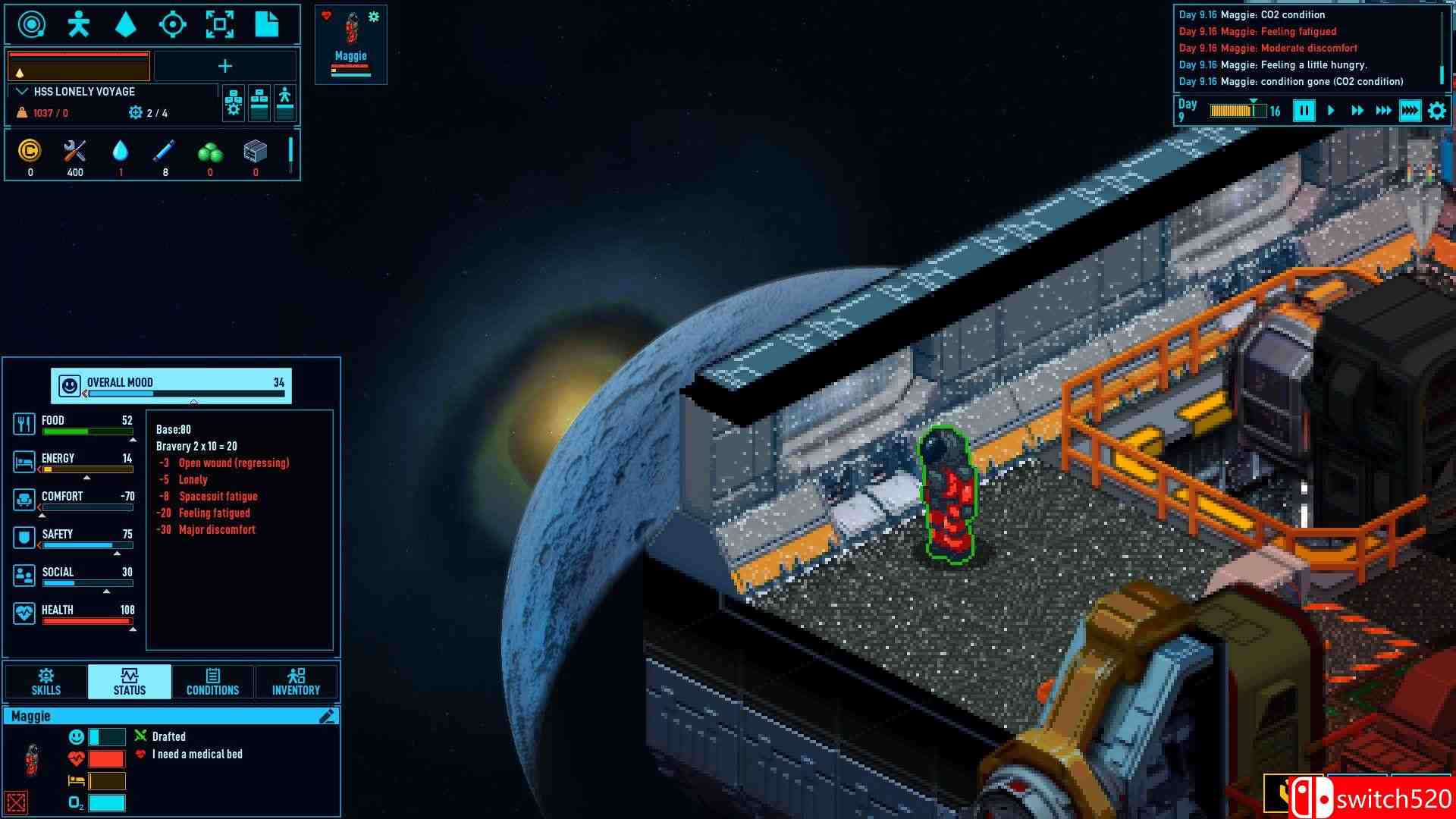The width and height of the screenshot is (1456, 819).
Task: Click the expand view icon in top toolbar
Action: point(221,24)
